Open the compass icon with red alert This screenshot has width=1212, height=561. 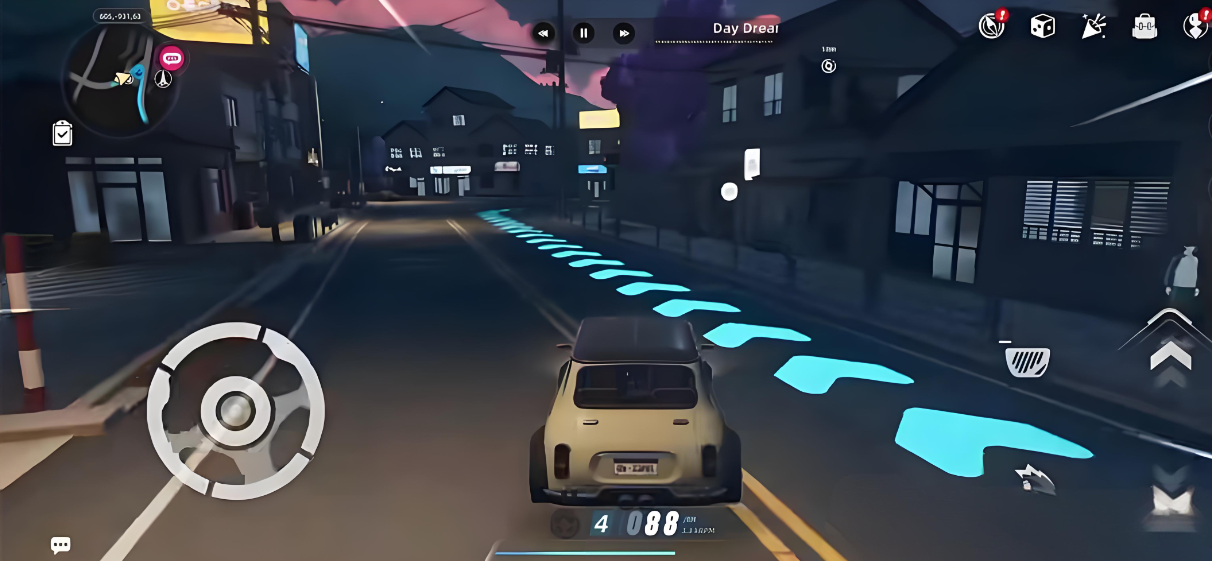pos(991,26)
